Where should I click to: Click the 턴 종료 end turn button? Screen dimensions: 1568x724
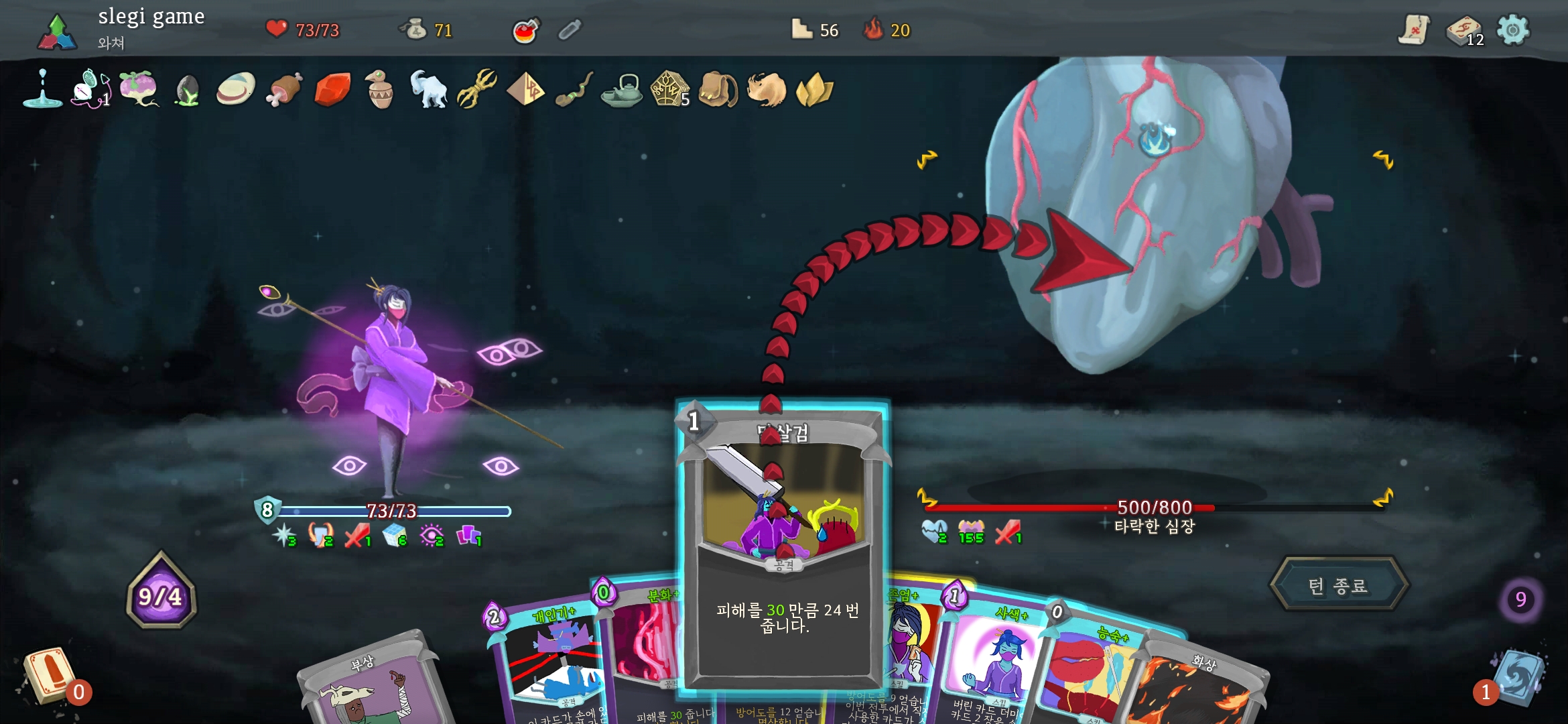[1338, 585]
